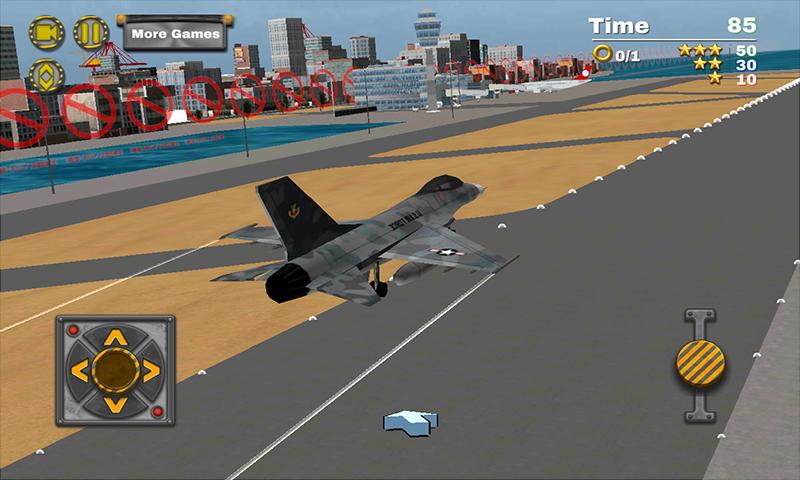Tap the down arrow on the directional pad

(x=114, y=406)
